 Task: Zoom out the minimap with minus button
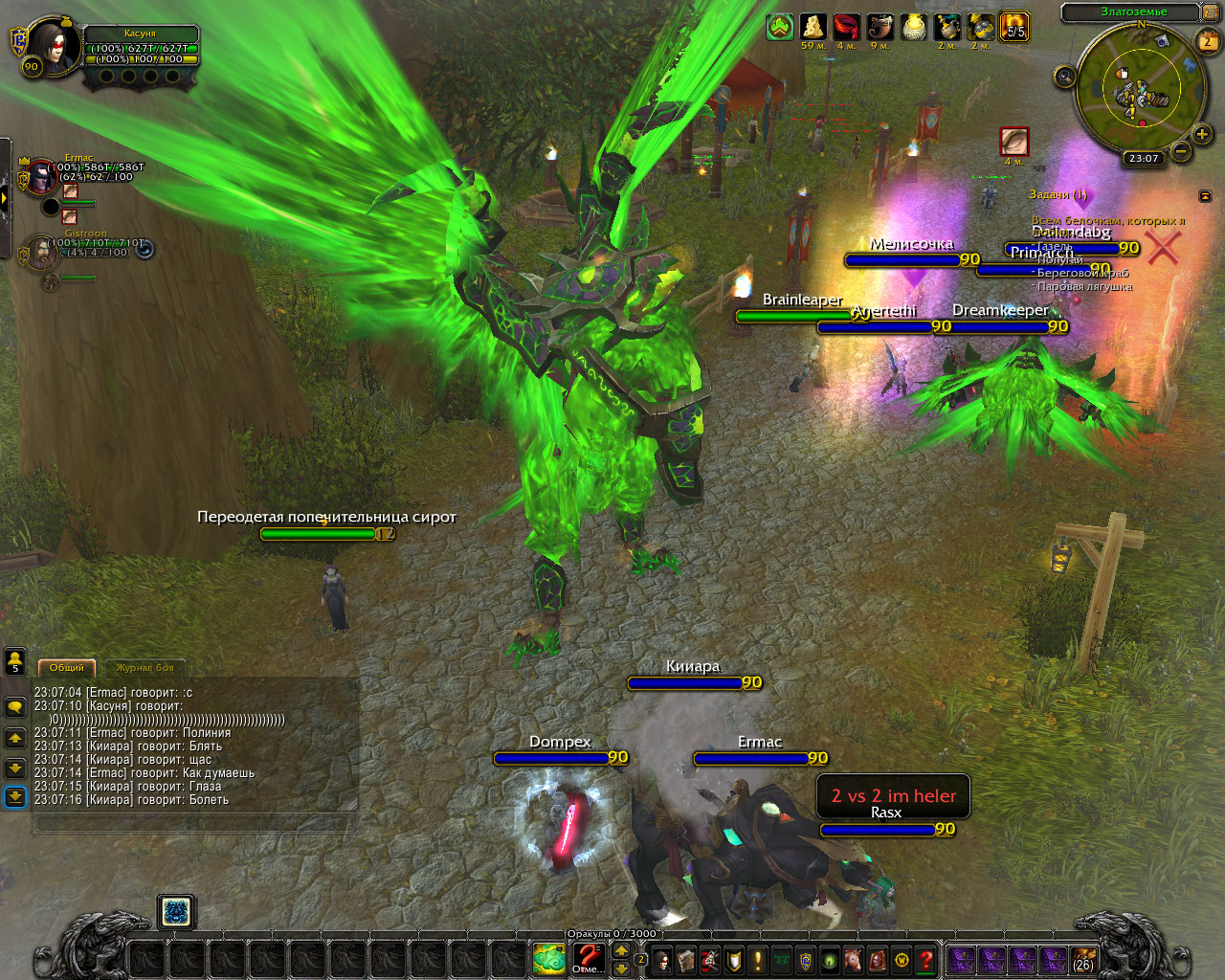pos(1181,151)
